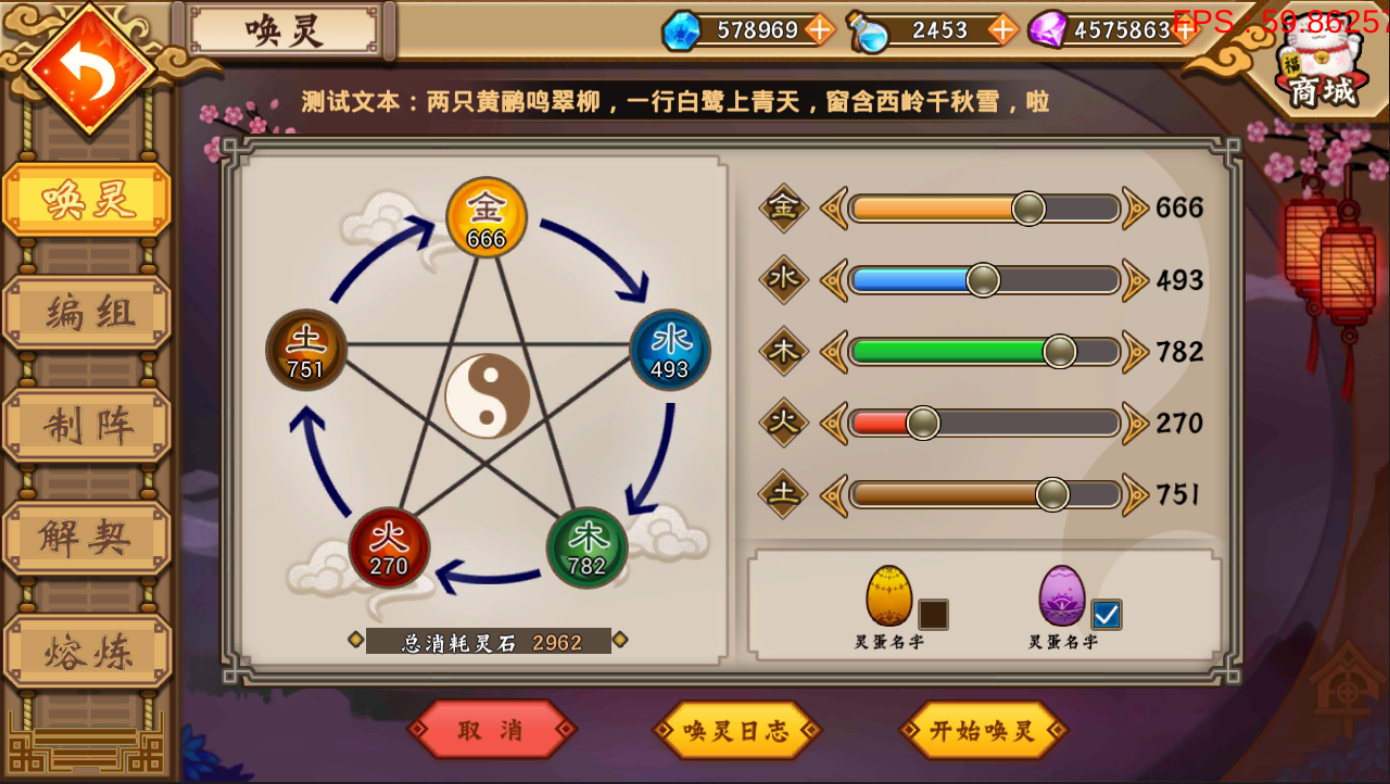The width and height of the screenshot is (1390, 784).
Task: Open the 制阵 panel from the sidebar
Action: pos(85,423)
